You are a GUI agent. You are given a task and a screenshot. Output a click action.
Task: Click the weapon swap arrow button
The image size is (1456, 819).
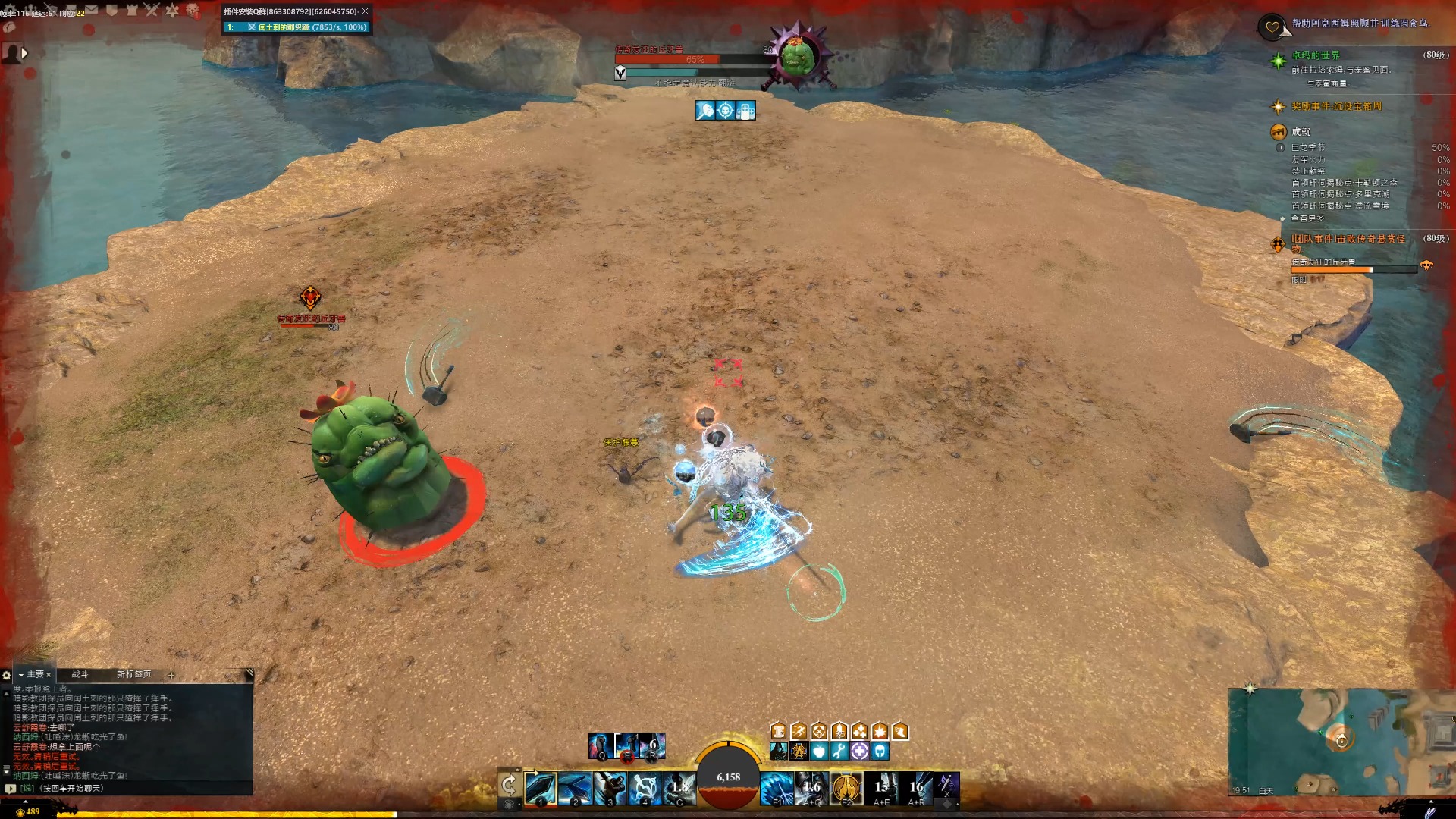coord(509,785)
